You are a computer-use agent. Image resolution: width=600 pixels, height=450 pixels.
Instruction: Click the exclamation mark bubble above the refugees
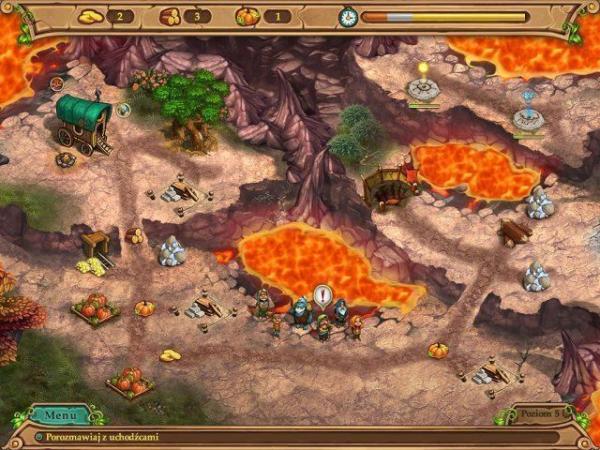click(323, 295)
